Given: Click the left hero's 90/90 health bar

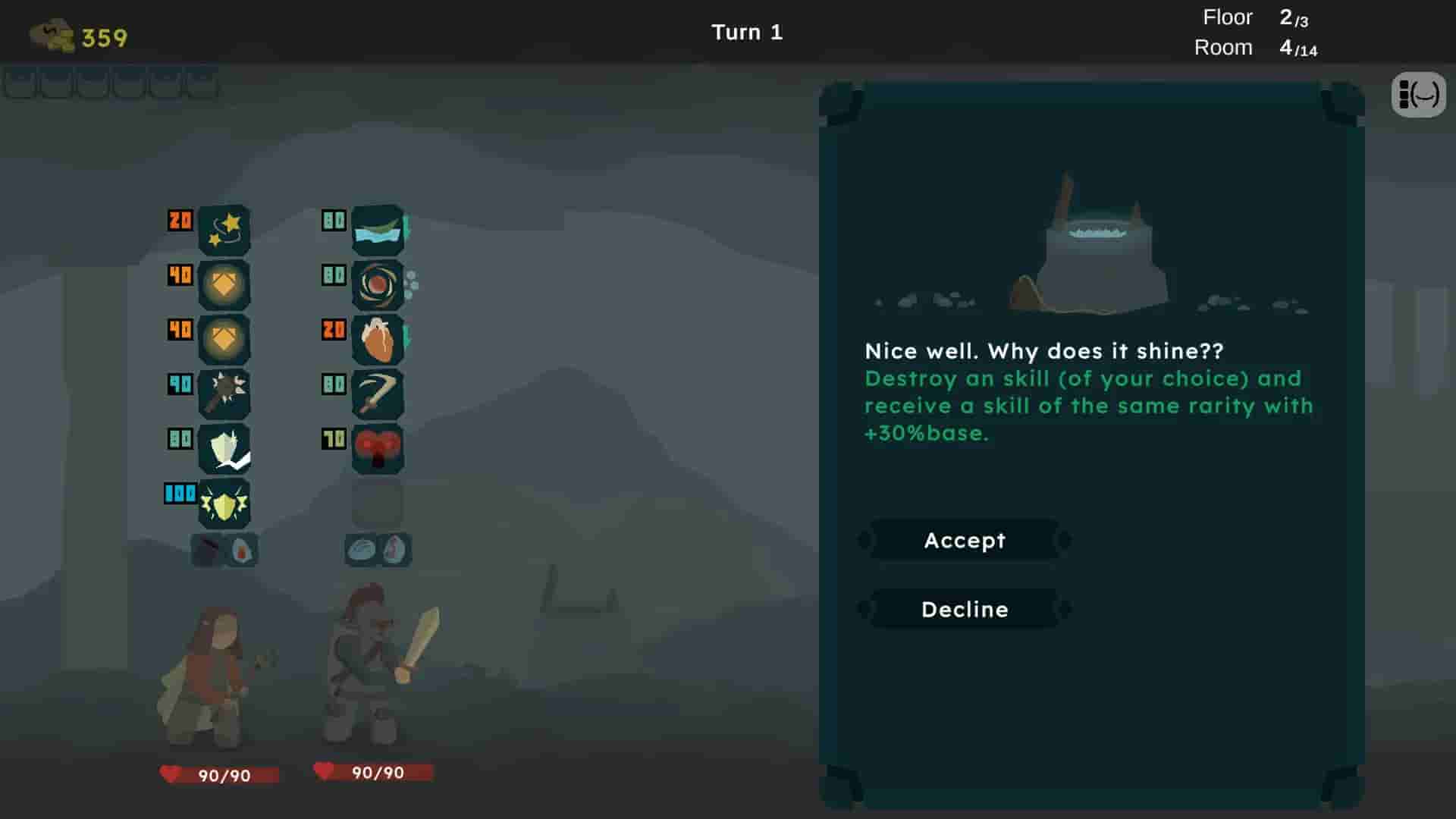Looking at the screenshot, I should click(x=220, y=774).
